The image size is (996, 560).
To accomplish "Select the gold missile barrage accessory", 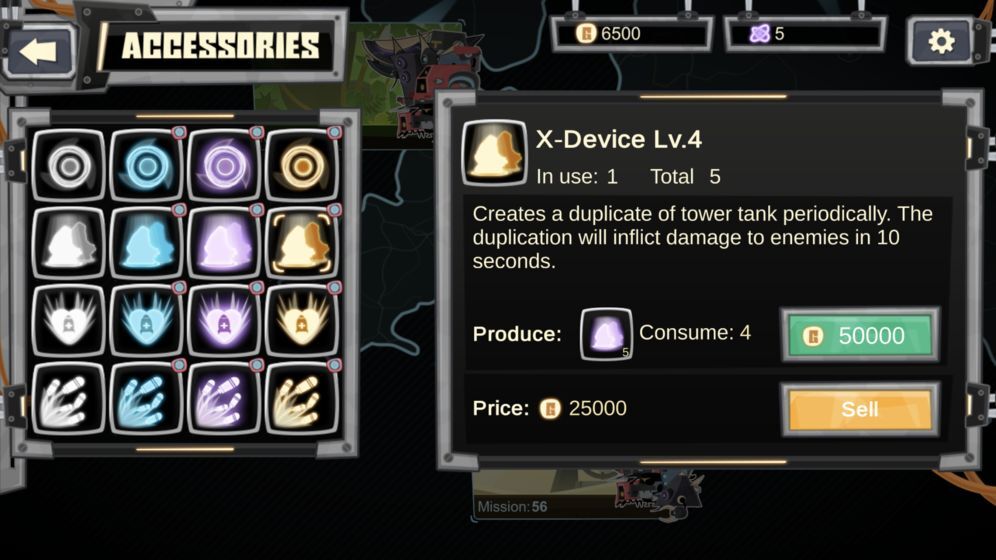I will click(x=303, y=399).
